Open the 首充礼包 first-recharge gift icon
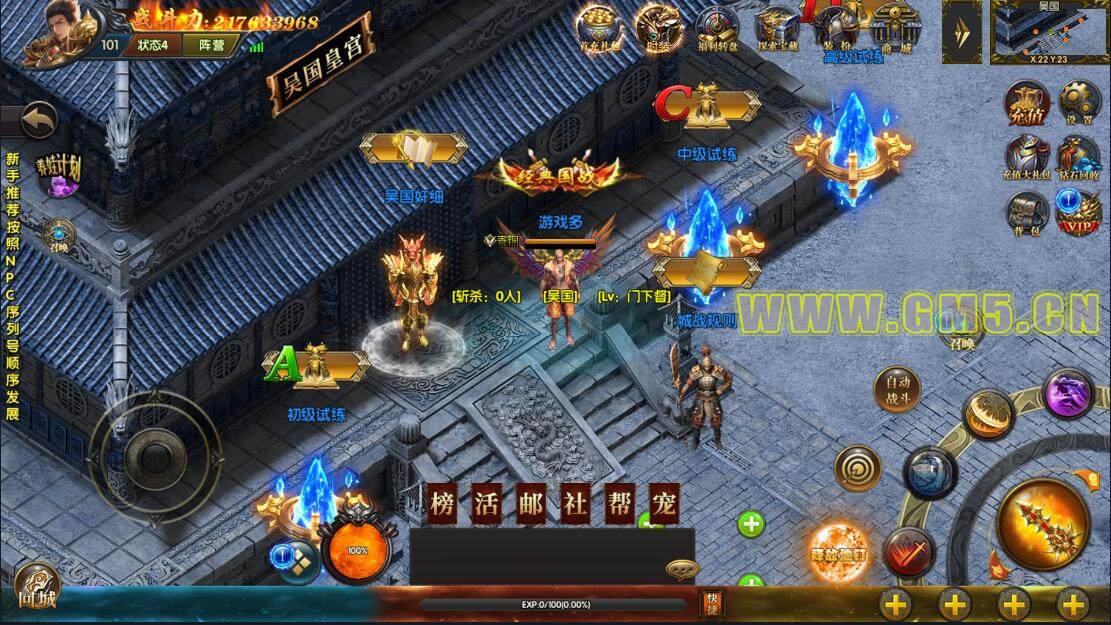Image resolution: width=1111 pixels, height=625 pixels. click(x=598, y=27)
